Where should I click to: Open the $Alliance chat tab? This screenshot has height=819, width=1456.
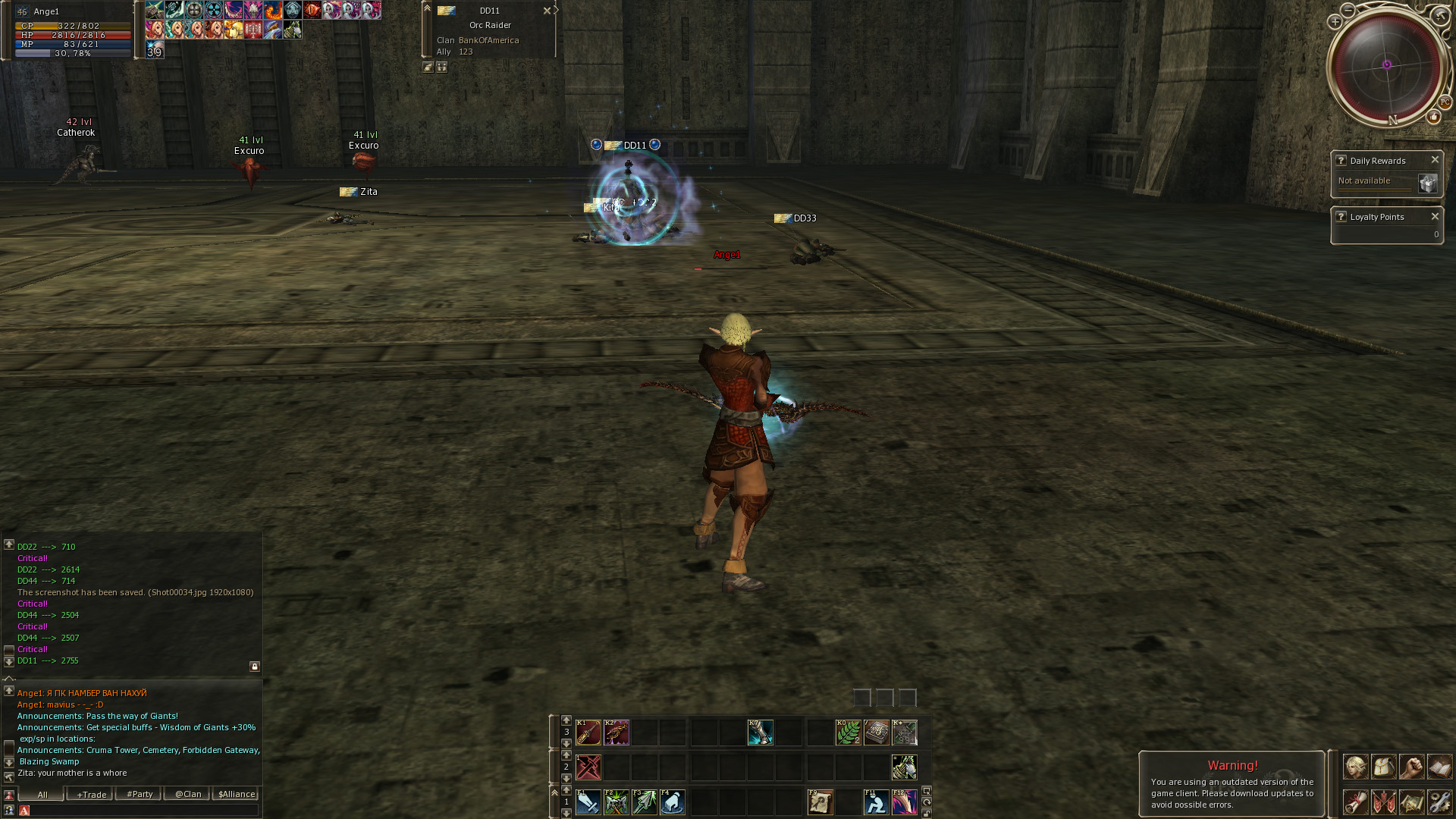(x=237, y=794)
